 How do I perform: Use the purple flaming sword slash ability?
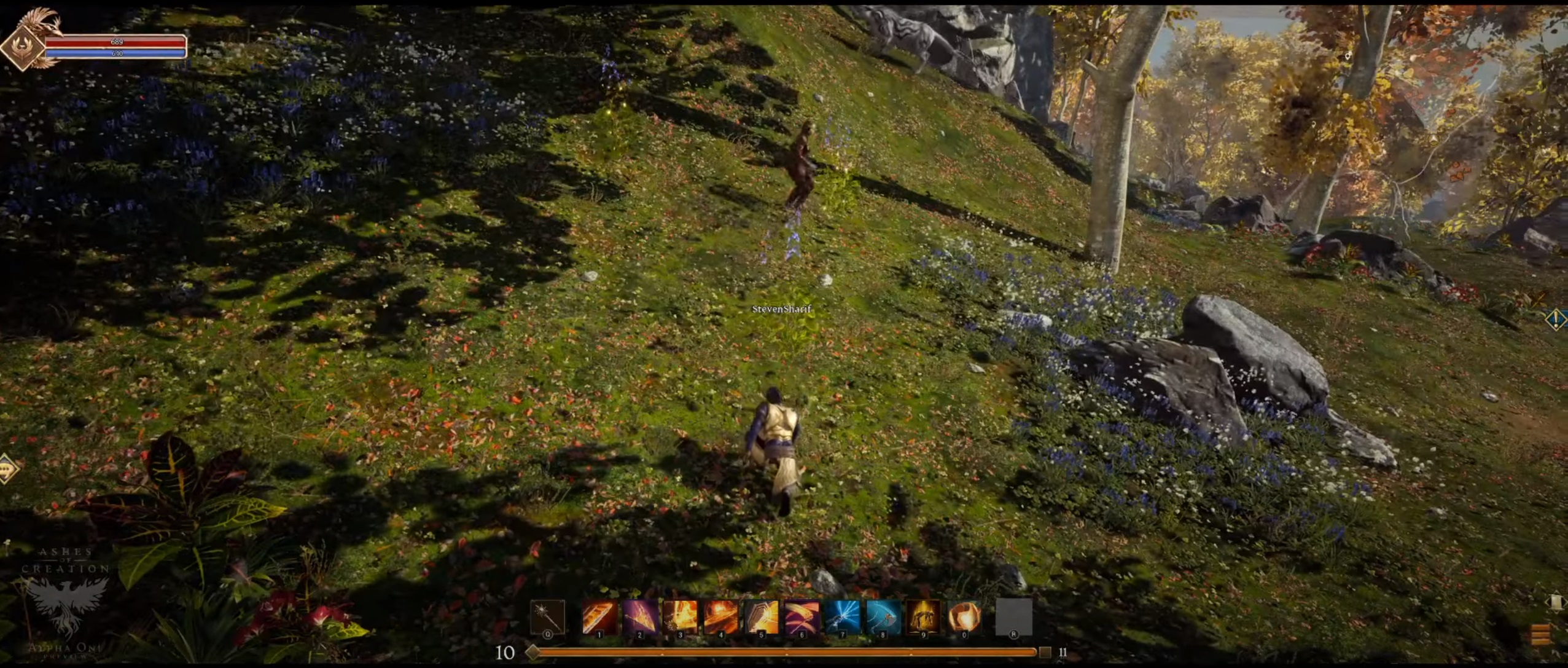(640, 617)
